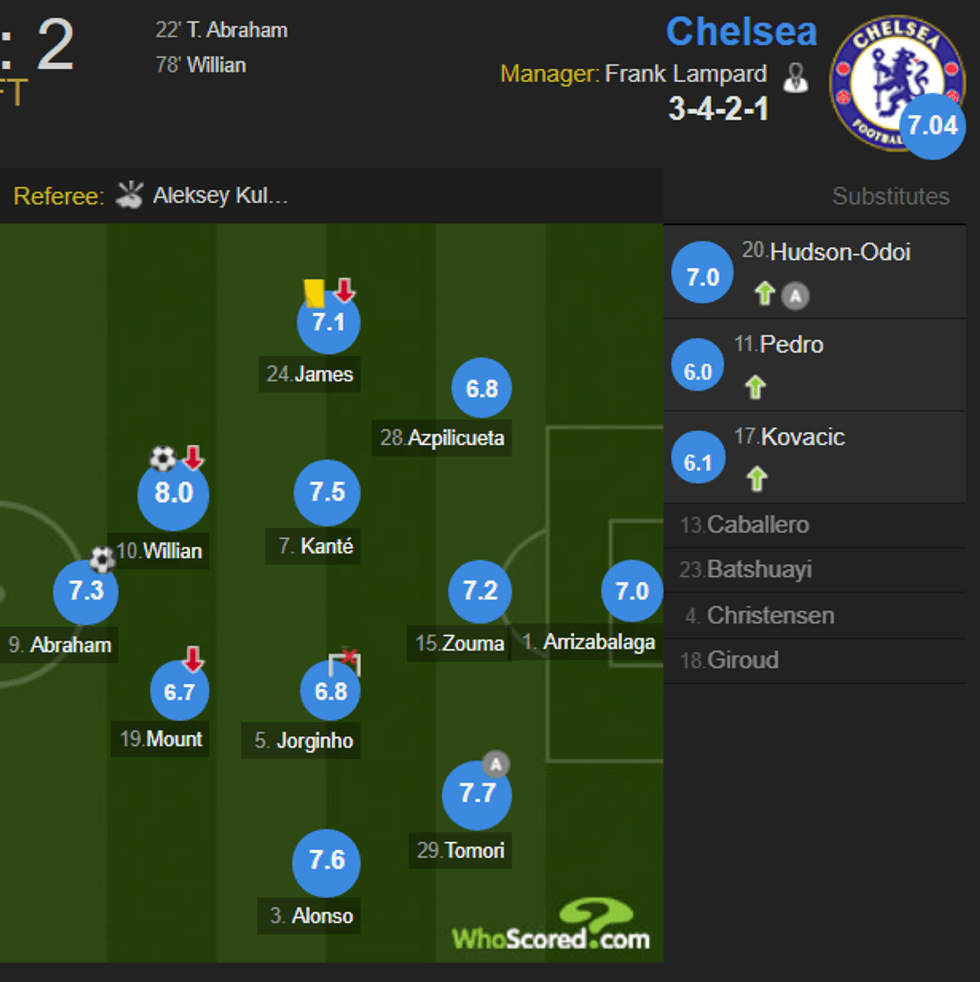This screenshot has height=982, width=980.
Task: Open Zouma's 7.2 rating bubble
Action: click(480, 591)
